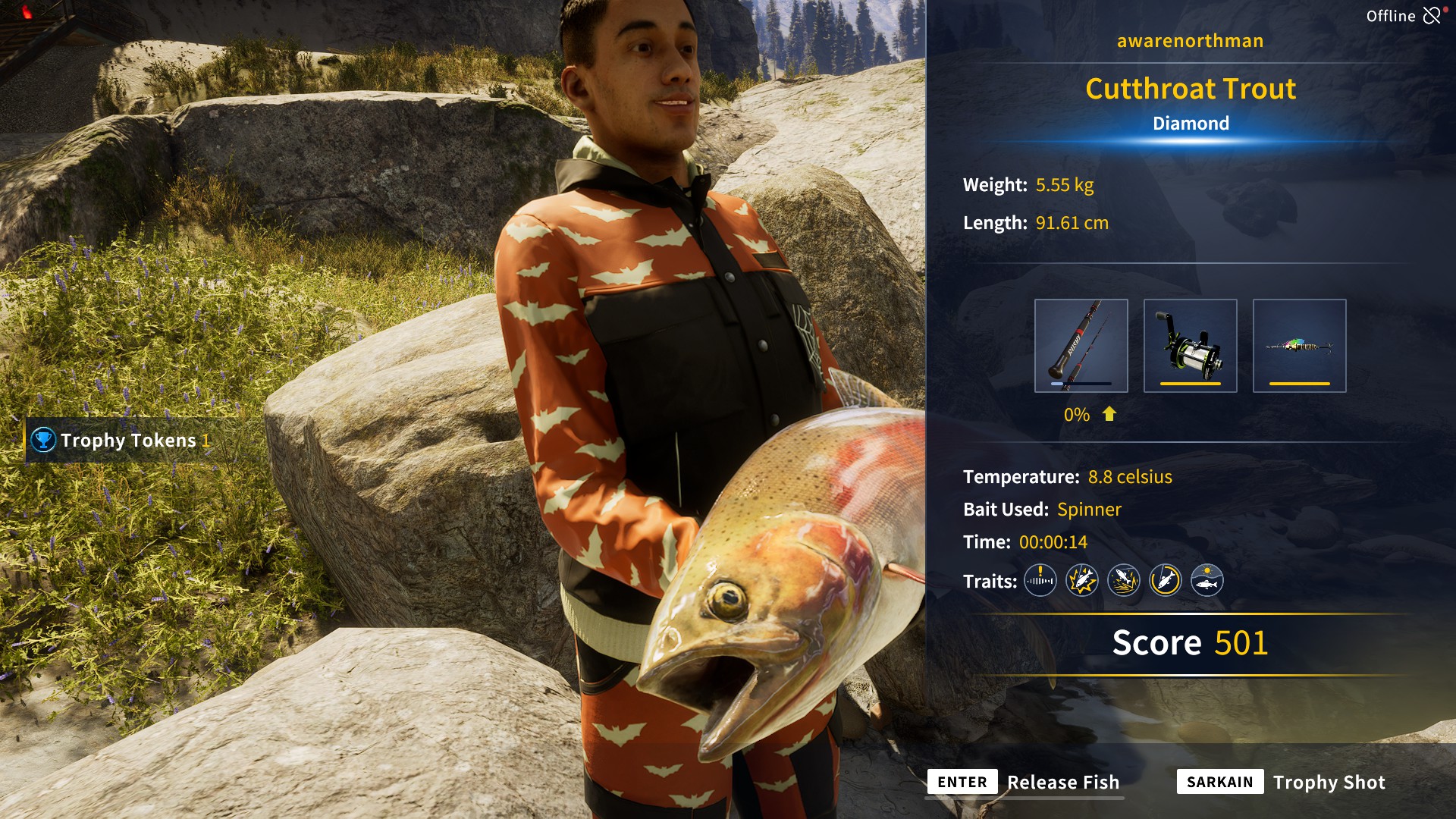The image size is (1456, 819).
Task: Select the Diamond rarity banner
Action: 1189,123
